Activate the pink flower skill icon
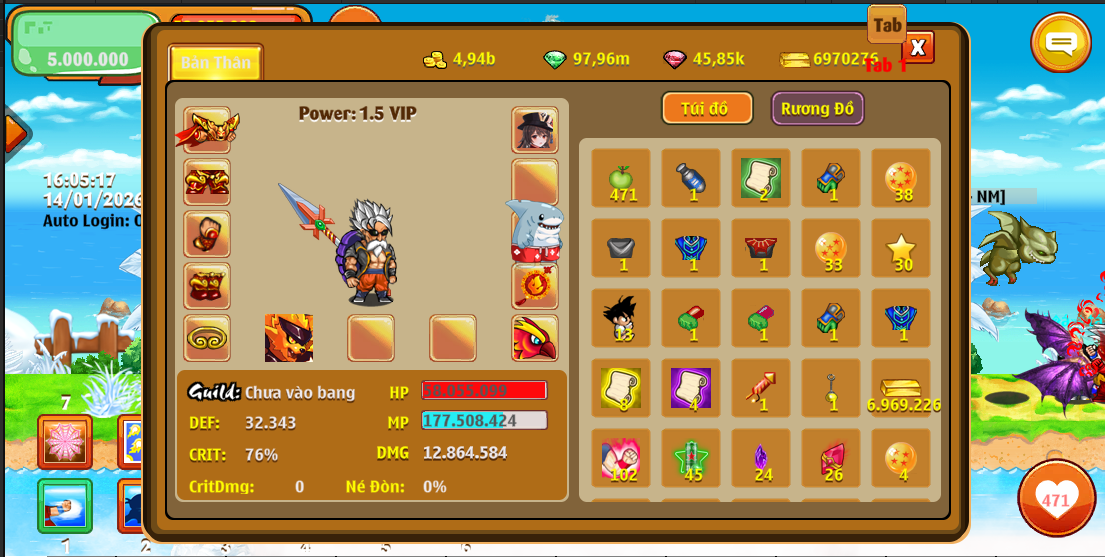 [x=65, y=442]
